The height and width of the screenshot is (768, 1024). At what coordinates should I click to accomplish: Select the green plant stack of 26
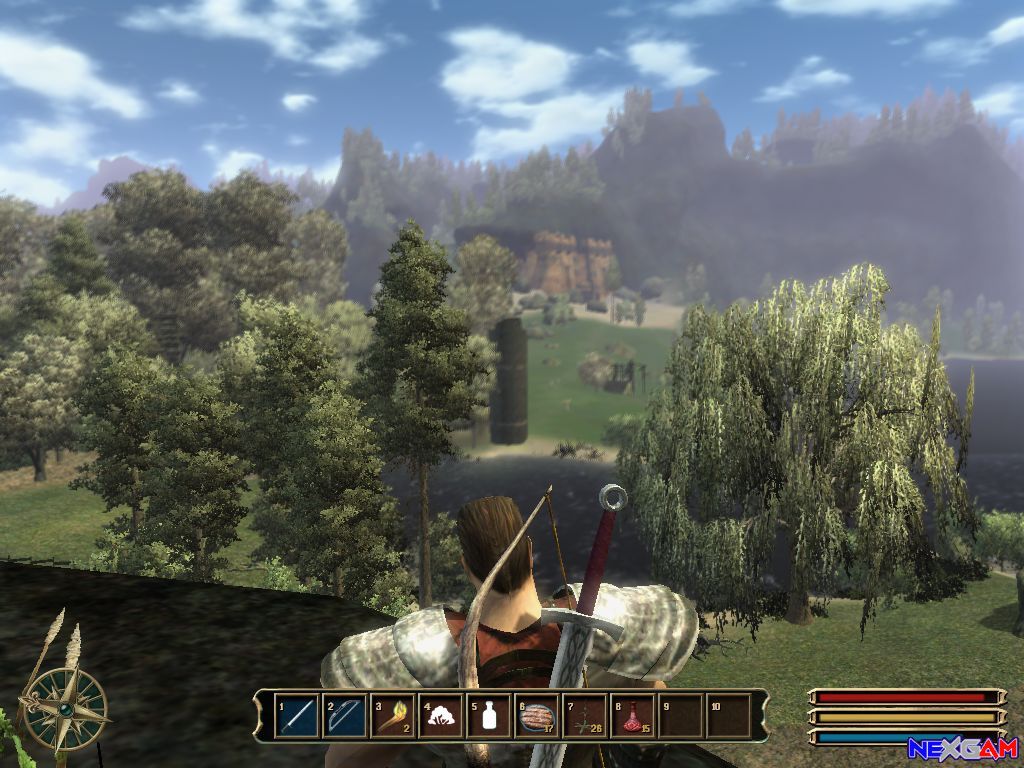click(584, 716)
